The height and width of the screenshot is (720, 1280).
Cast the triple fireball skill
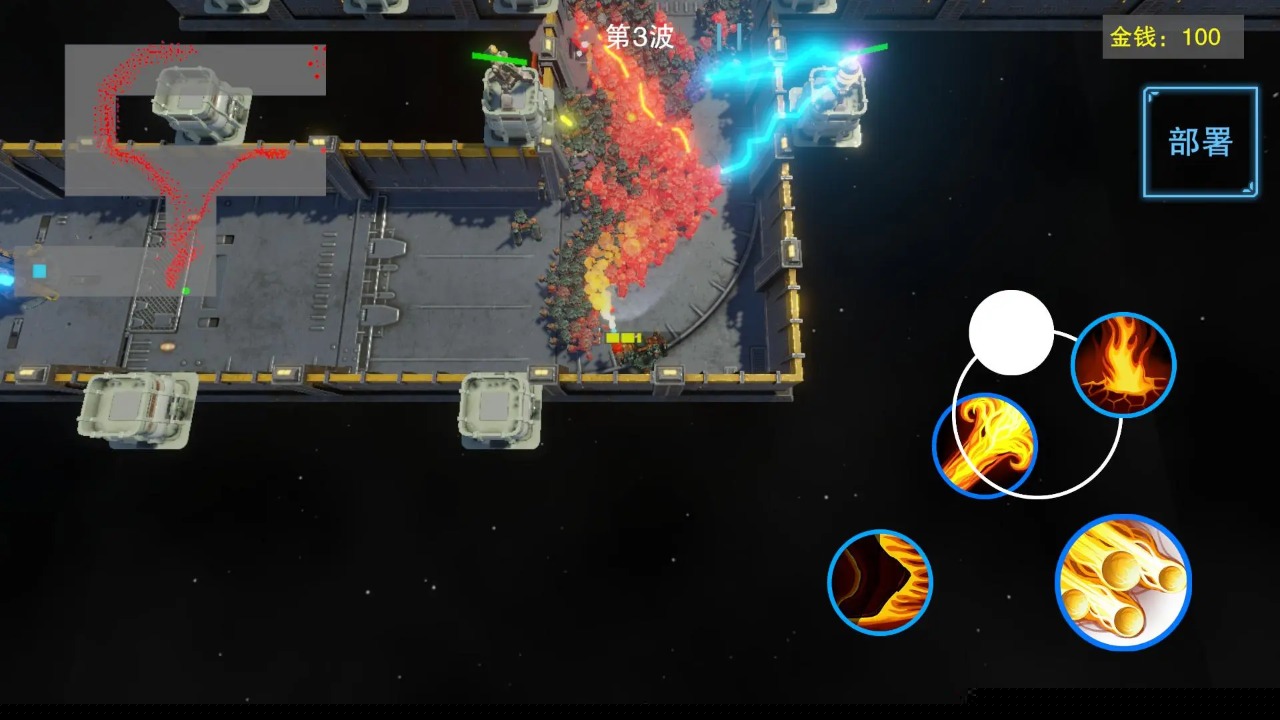(1123, 582)
